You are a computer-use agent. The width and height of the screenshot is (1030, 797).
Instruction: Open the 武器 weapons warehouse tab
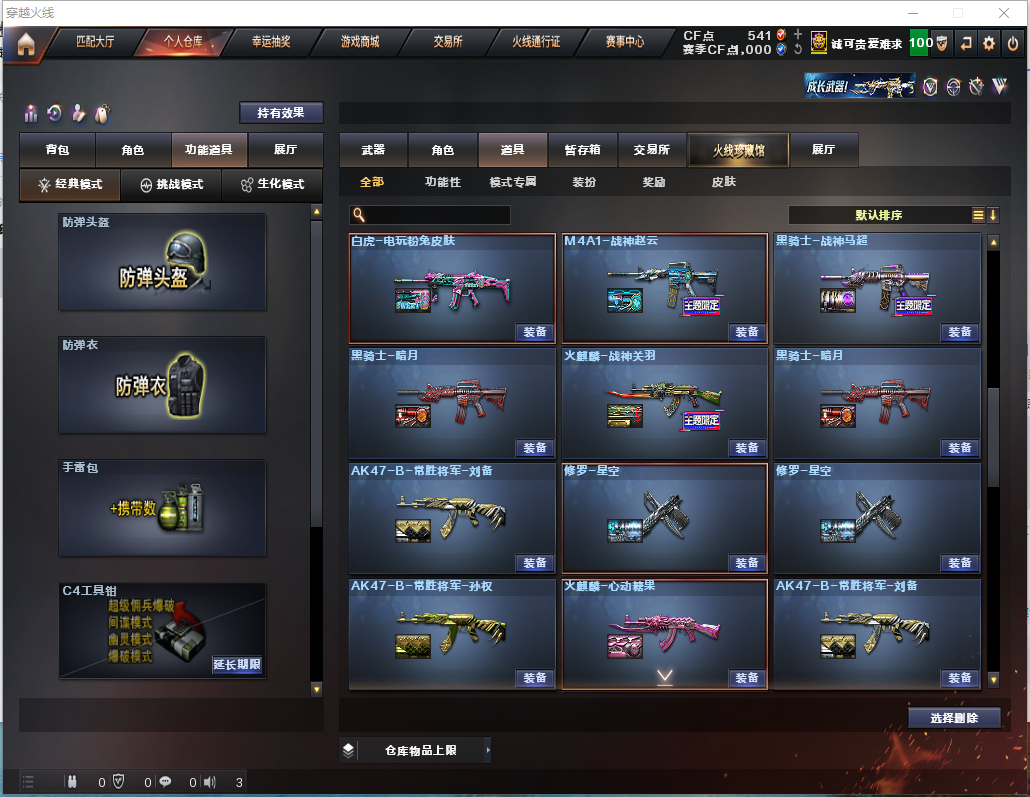373,150
